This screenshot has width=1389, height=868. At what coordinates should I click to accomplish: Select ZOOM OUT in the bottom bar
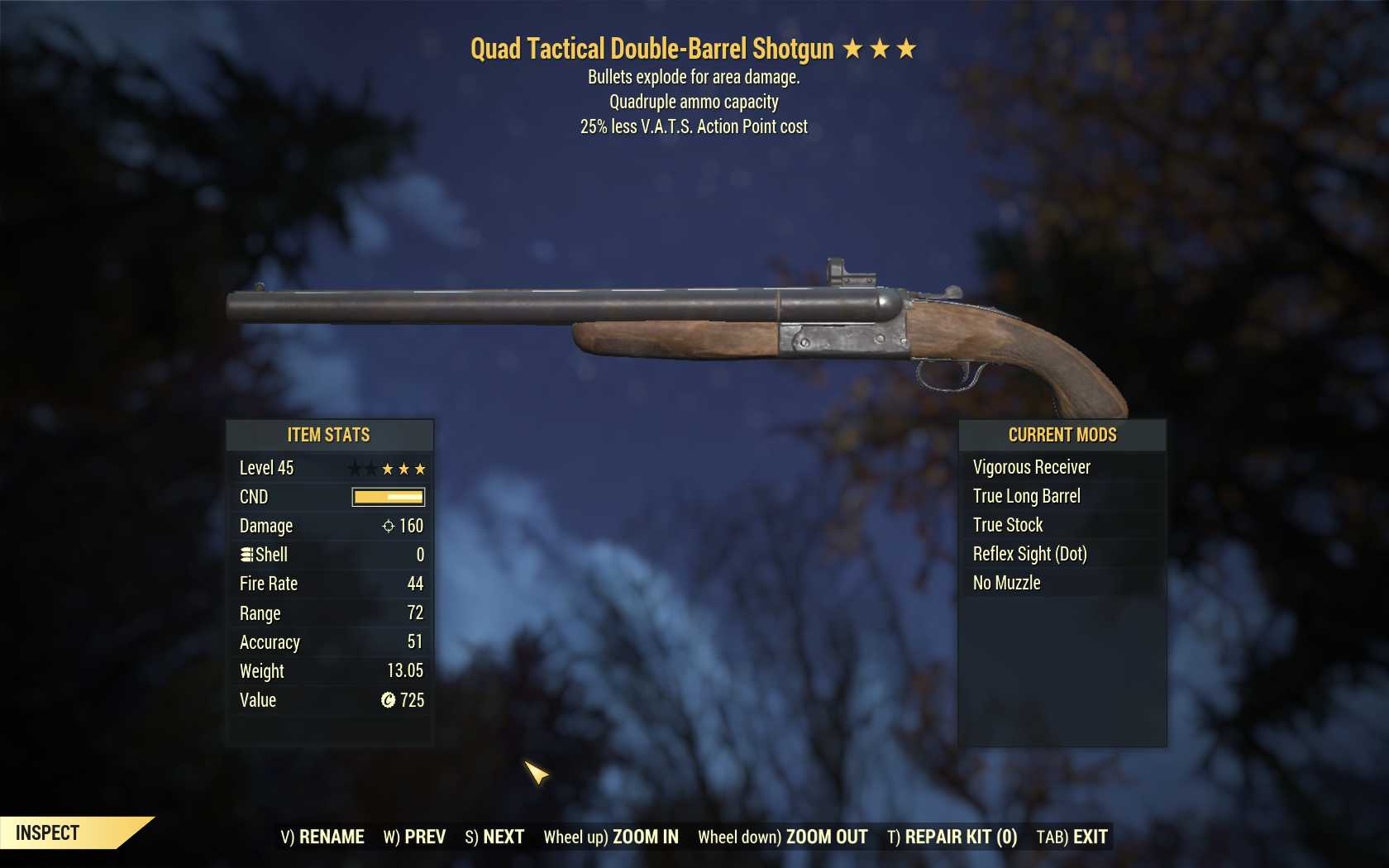782,837
